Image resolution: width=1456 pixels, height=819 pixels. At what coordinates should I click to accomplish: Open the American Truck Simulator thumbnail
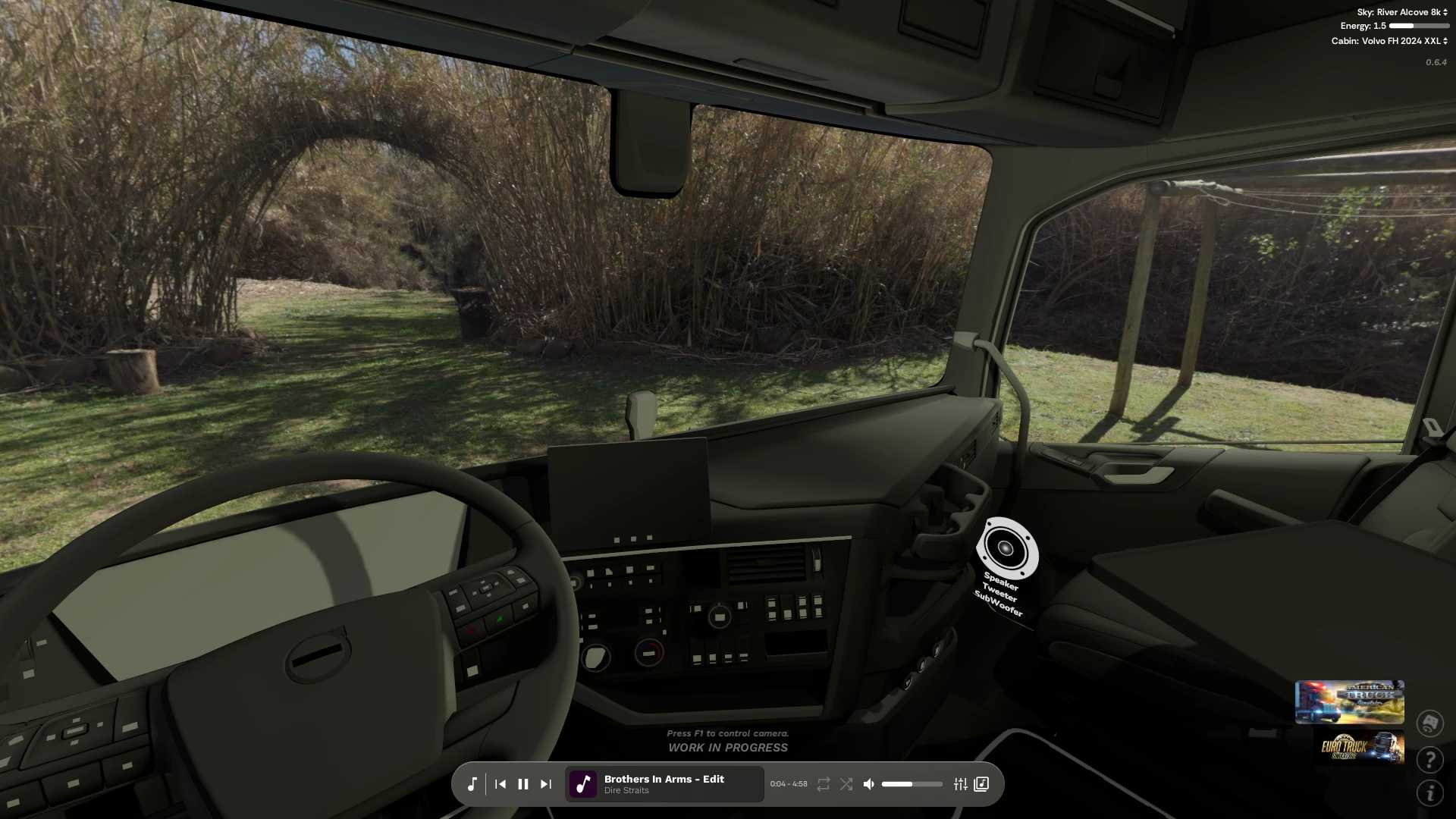[x=1350, y=701]
